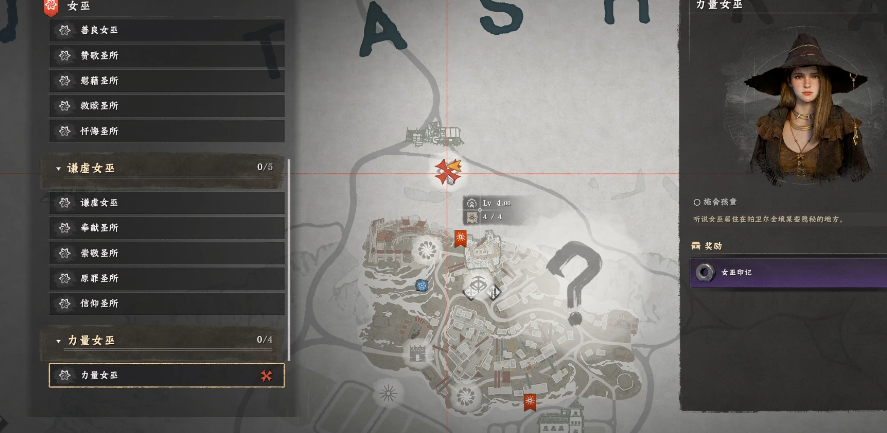Click the 女巫 category icon at top
Screen dimensions: 887x433
pyautogui.click(x=50, y=7)
